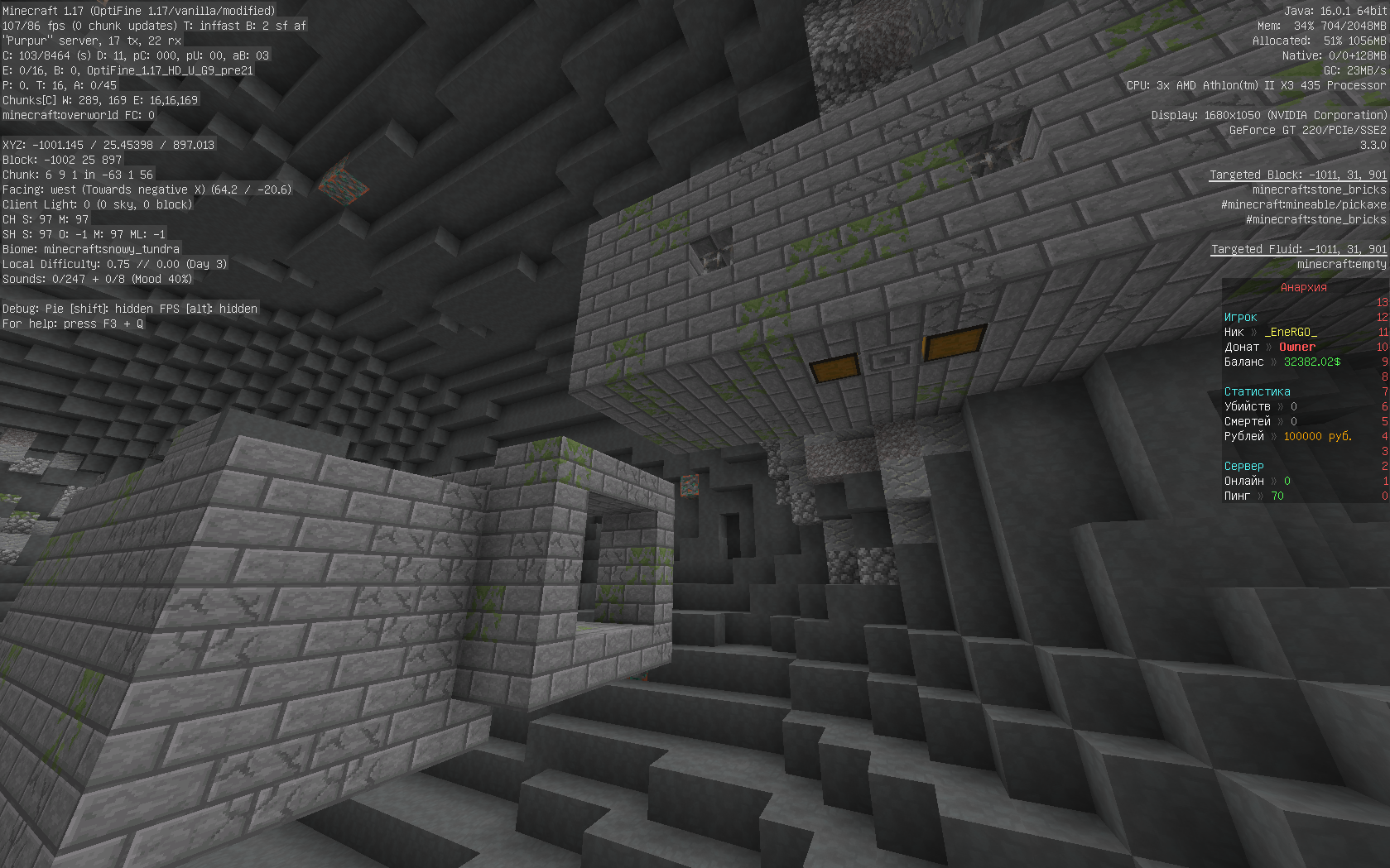Expand the Сервер scoreboard section
This screenshot has width=1390, height=868.
pyautogui.click(x=1243, y=466)
